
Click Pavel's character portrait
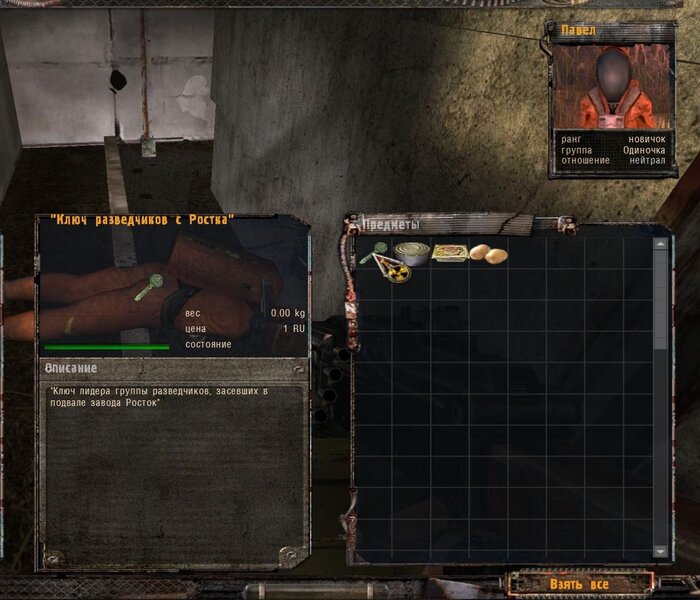(612, 86)
